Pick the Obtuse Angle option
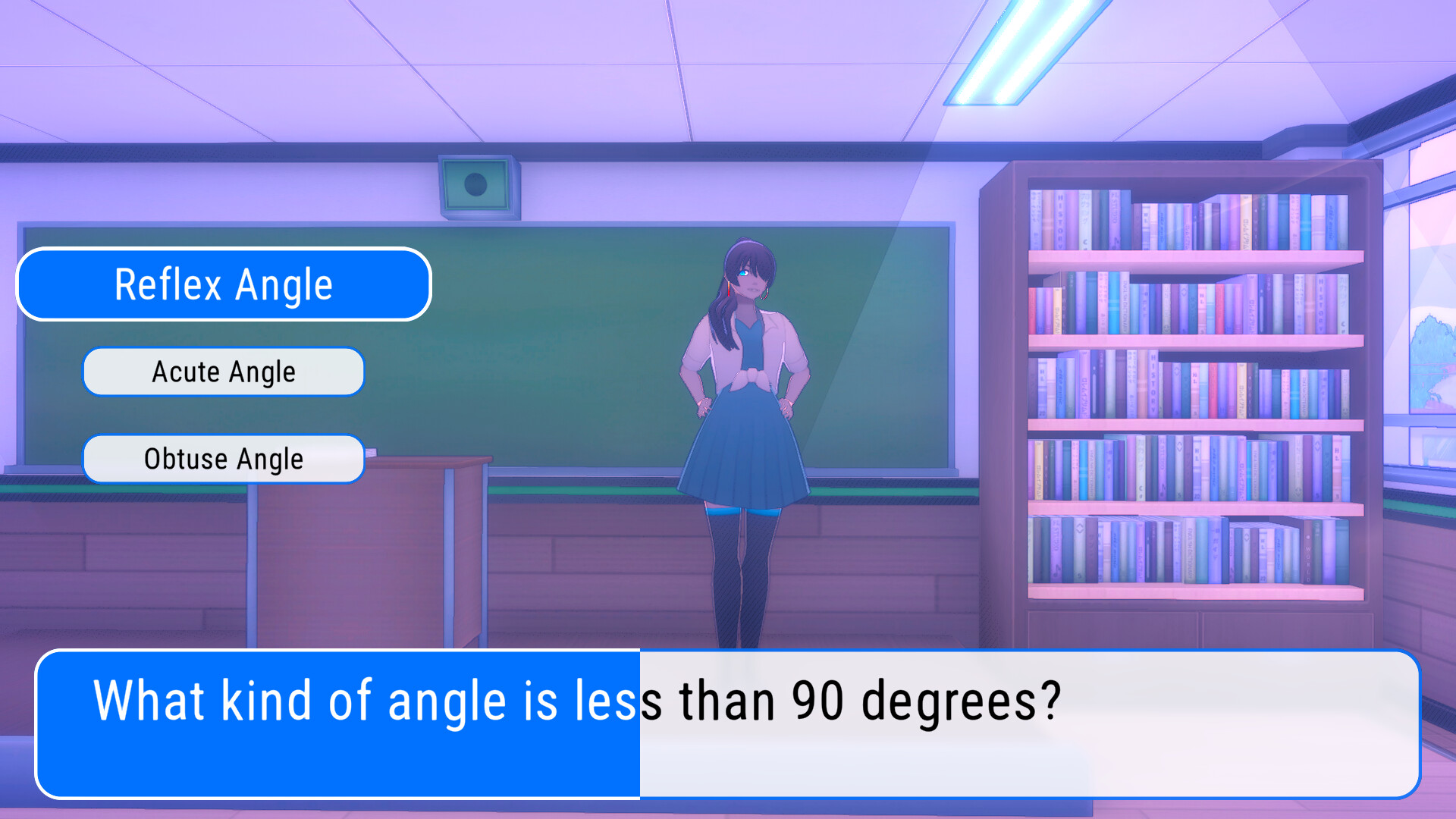Viewport: 1456px width, 819px height. 224,459
